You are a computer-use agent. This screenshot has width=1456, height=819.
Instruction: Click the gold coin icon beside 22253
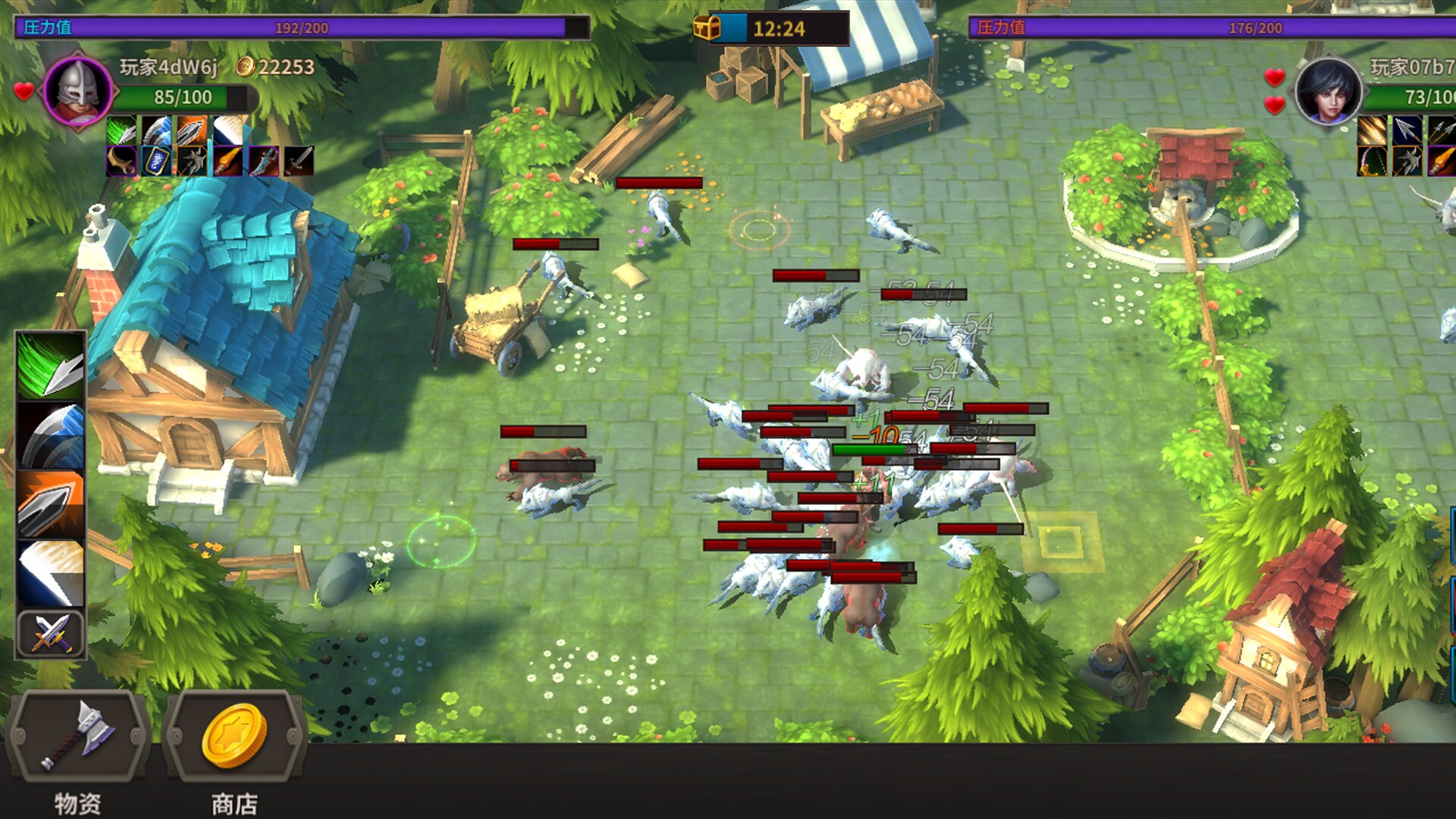click(x=243, y=67)
